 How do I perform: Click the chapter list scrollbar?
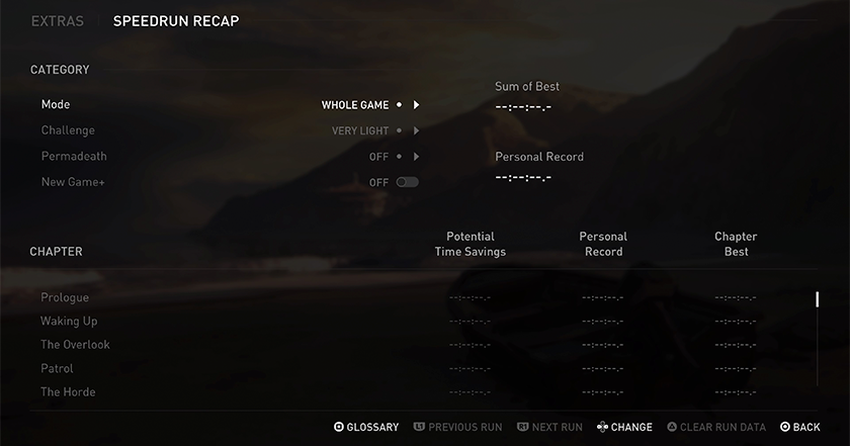(817, 299)
